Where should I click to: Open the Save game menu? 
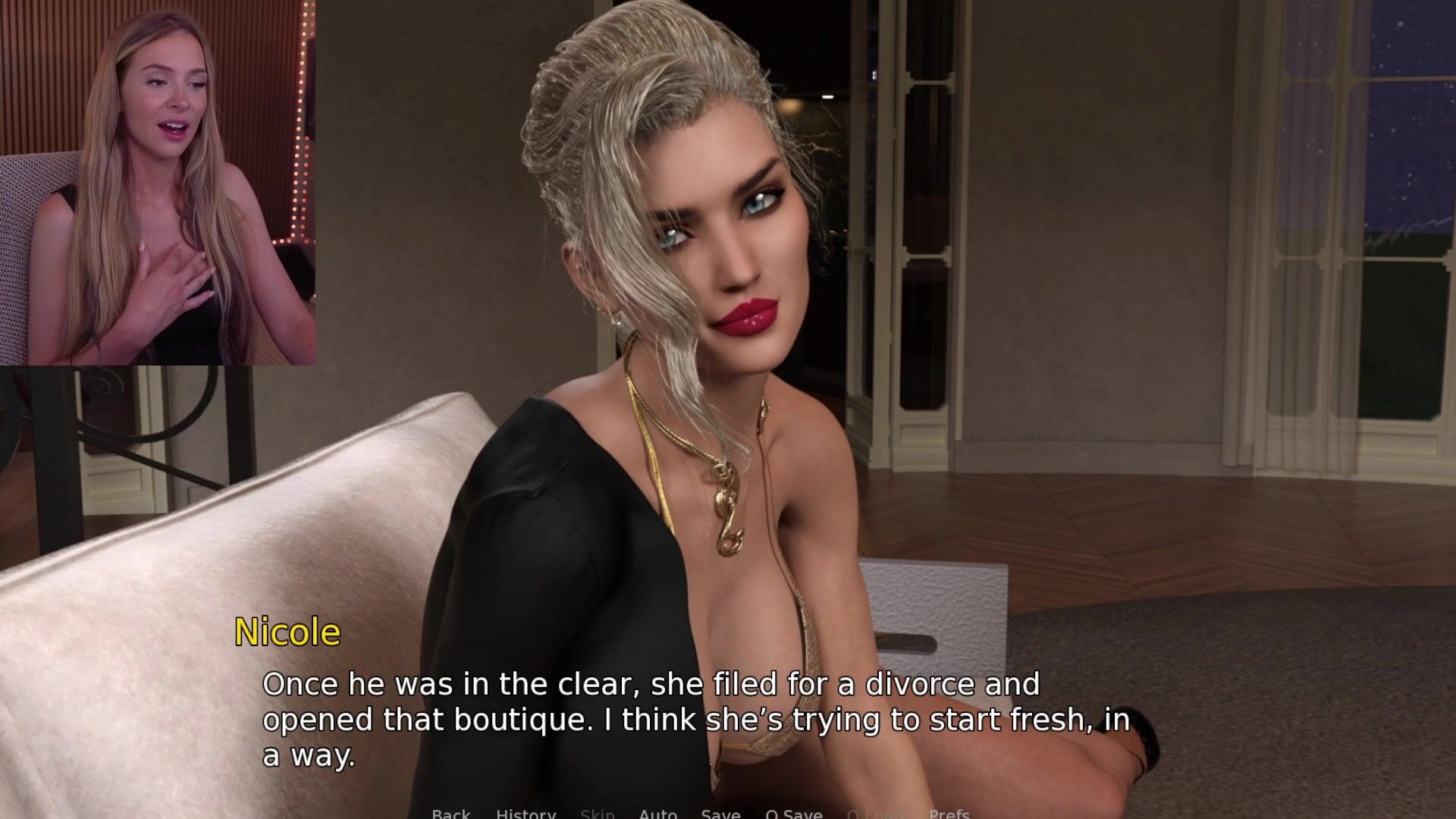pyautogui.click(x=720, y=814)
